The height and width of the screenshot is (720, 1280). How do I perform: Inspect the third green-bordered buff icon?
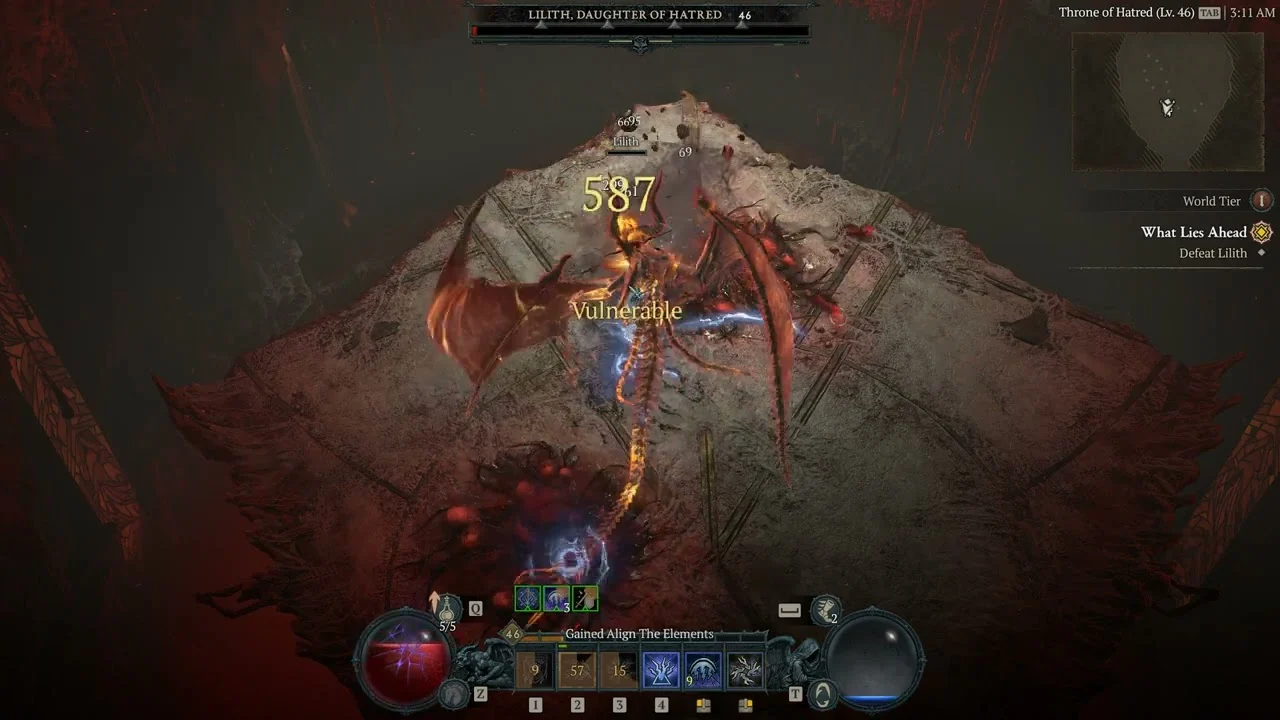(585, 598)
